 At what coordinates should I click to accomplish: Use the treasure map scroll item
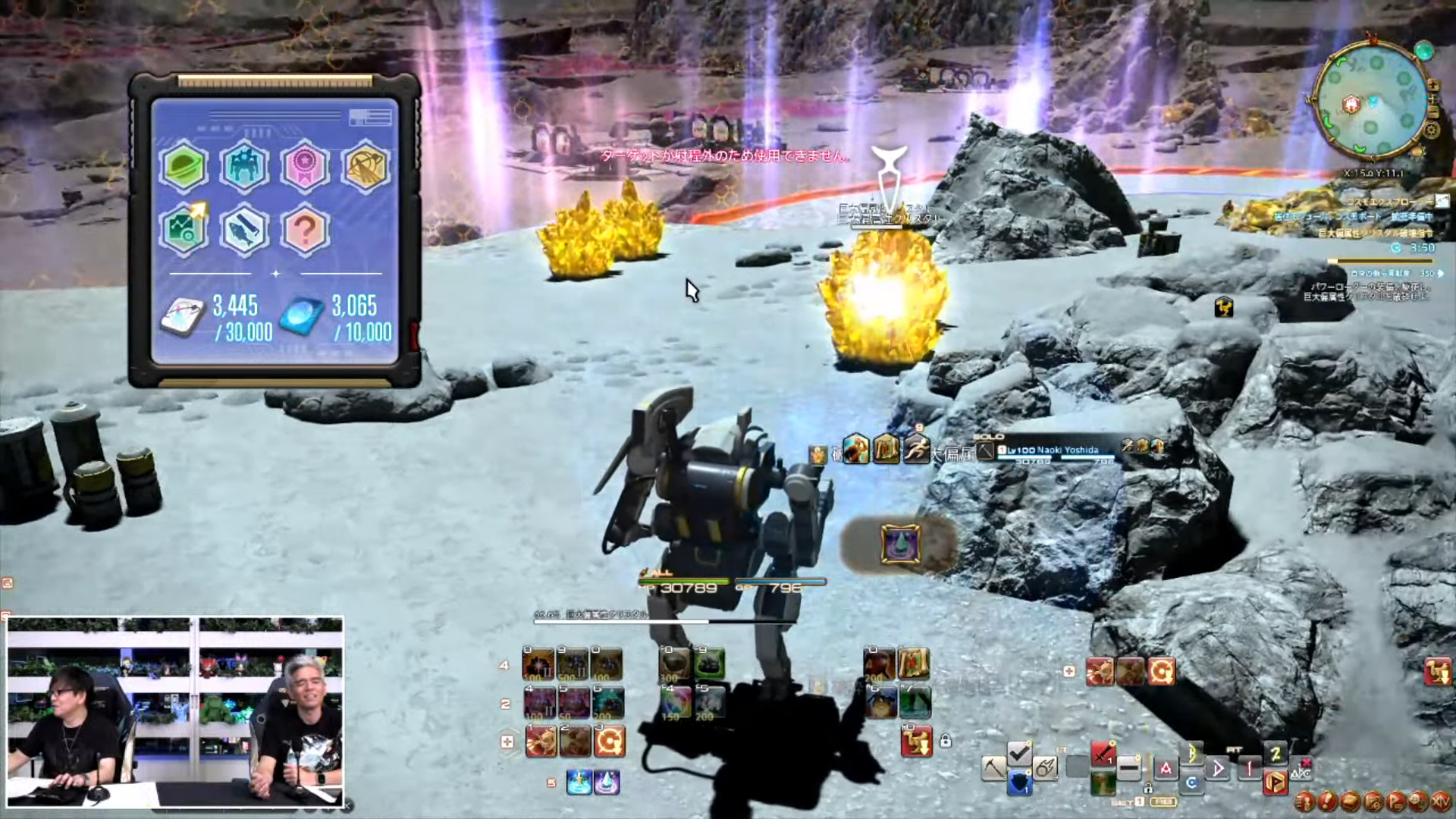914,664
